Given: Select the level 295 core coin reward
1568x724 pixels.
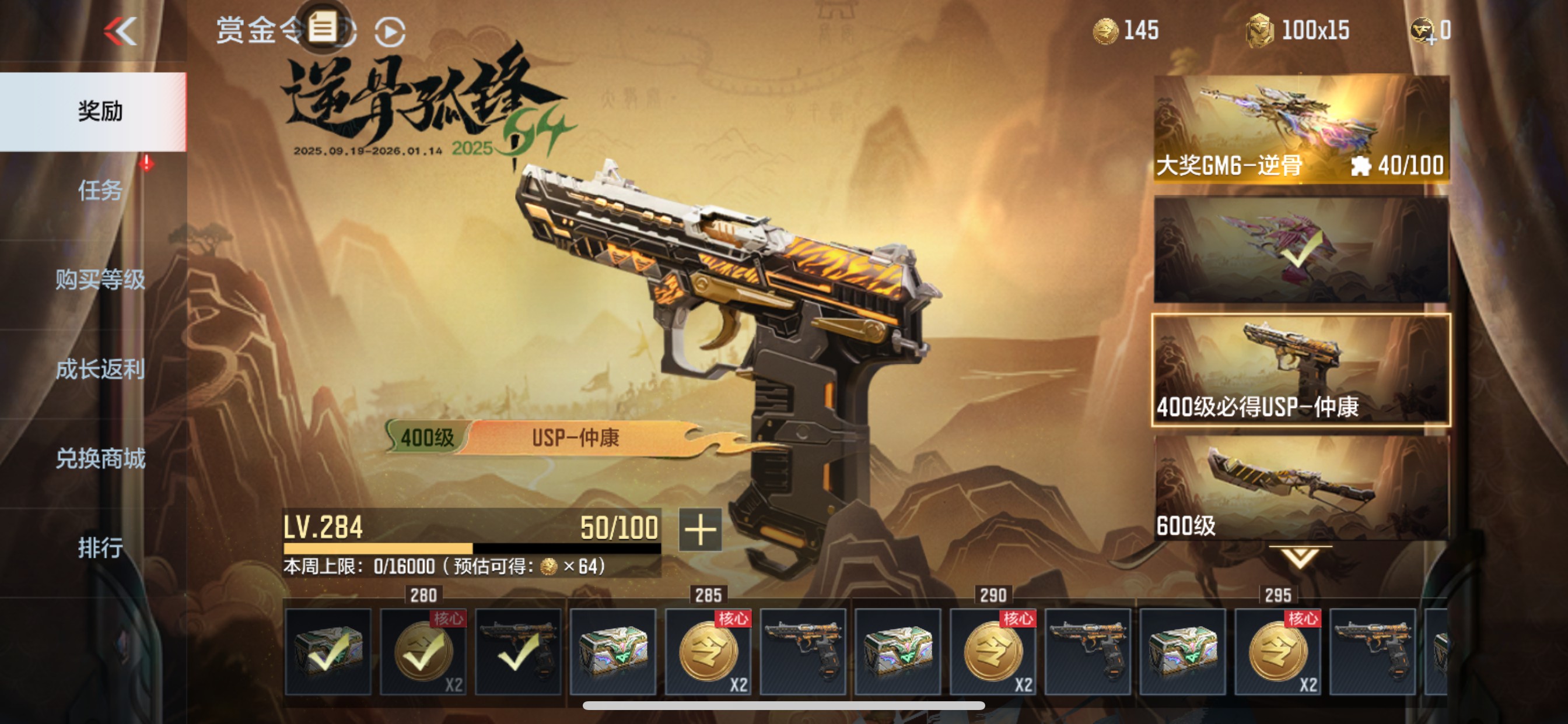Looking at the screenshot, I should 1278,652.
